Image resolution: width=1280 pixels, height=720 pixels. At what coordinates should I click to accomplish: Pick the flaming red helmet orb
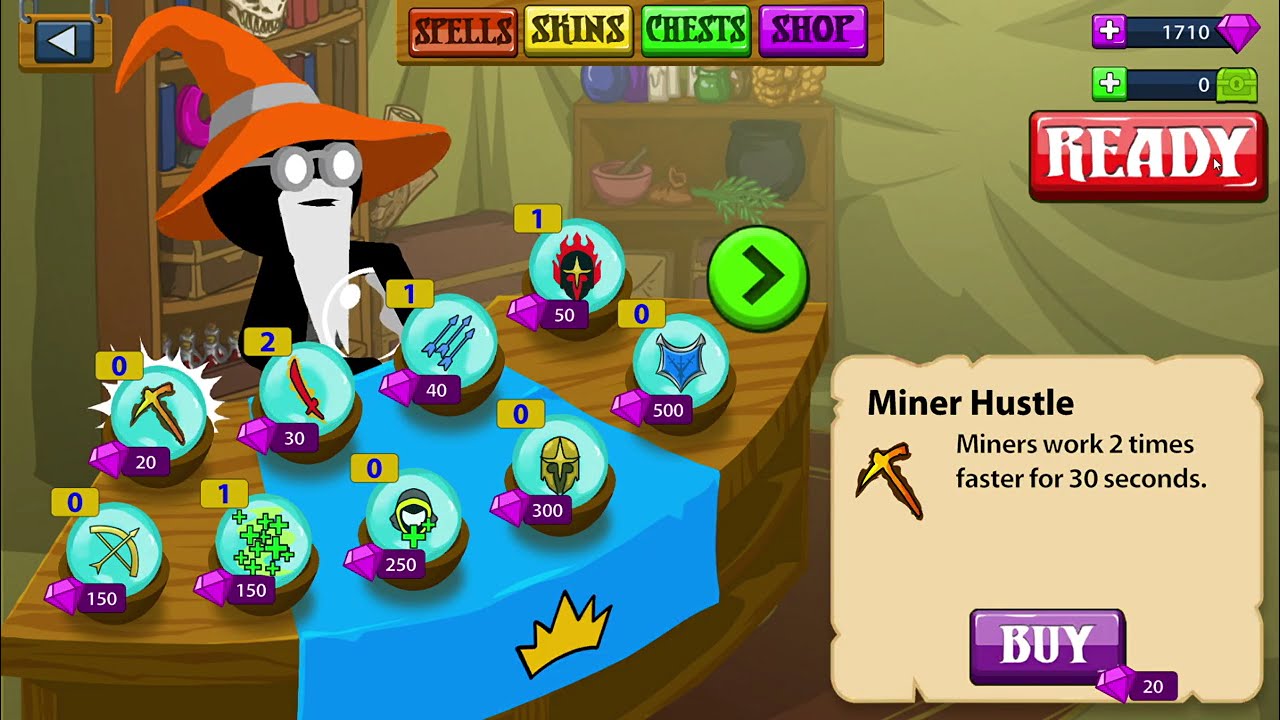pos(577,267)
